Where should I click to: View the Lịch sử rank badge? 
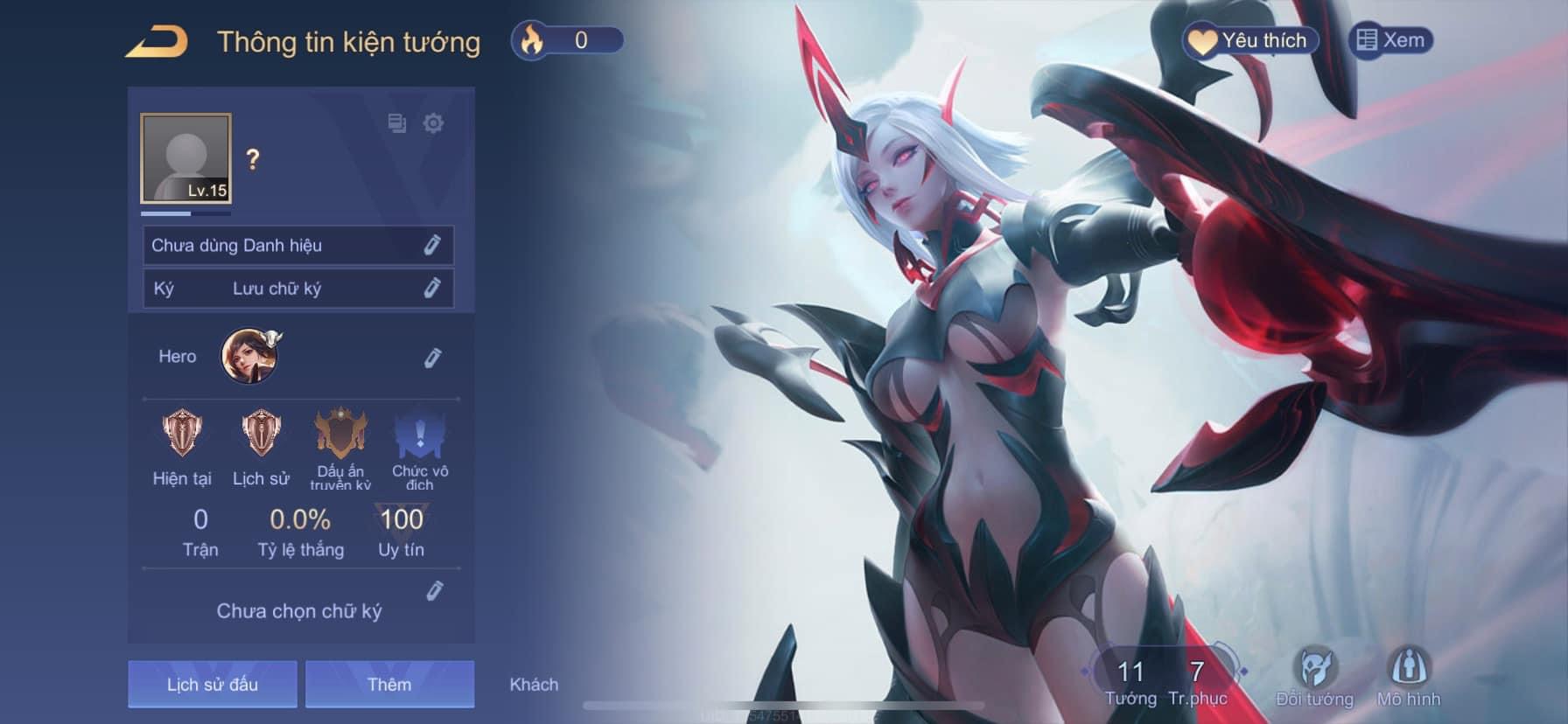click(261, 435)
